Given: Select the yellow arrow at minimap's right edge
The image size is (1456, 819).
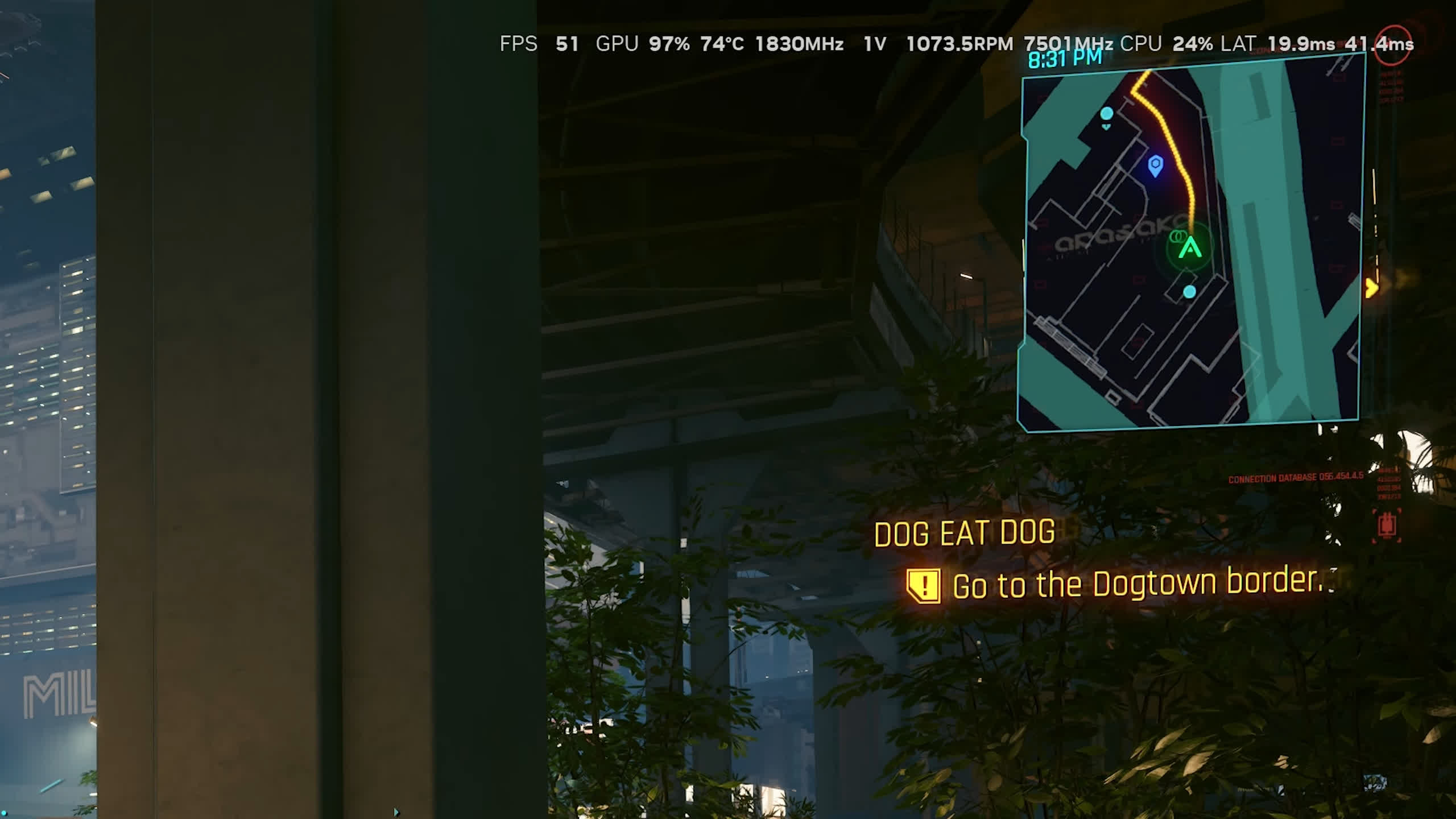Looking at the screenshot, I should click(1371, 288).
